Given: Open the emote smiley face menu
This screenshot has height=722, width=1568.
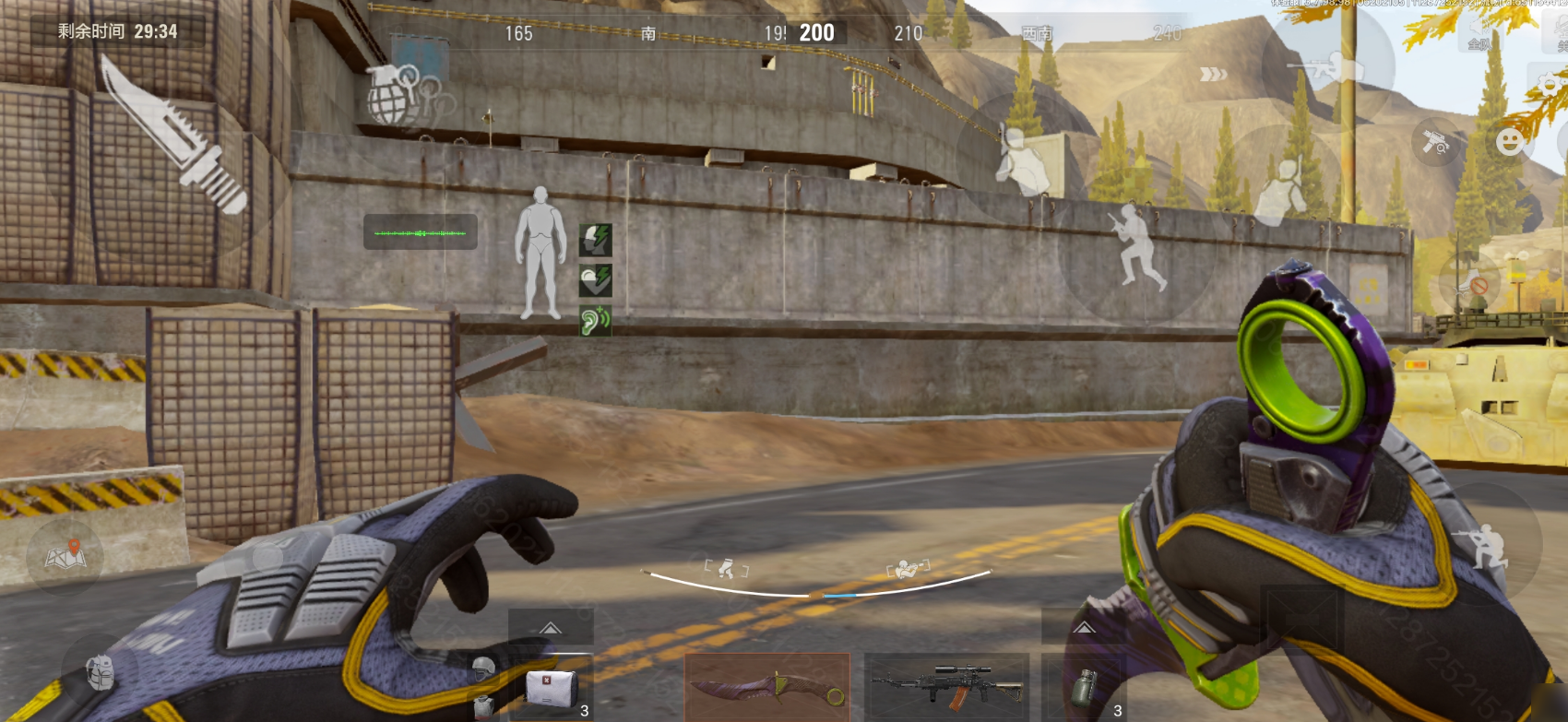Looking at the screenshot, I should tap(1510, 142).
